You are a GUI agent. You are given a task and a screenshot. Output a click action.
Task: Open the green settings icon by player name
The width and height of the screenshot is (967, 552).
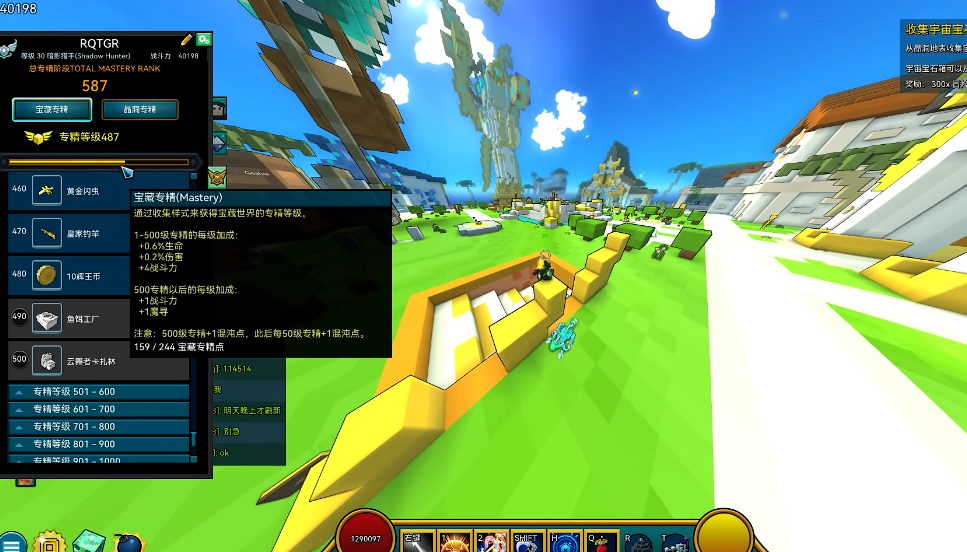204,39
